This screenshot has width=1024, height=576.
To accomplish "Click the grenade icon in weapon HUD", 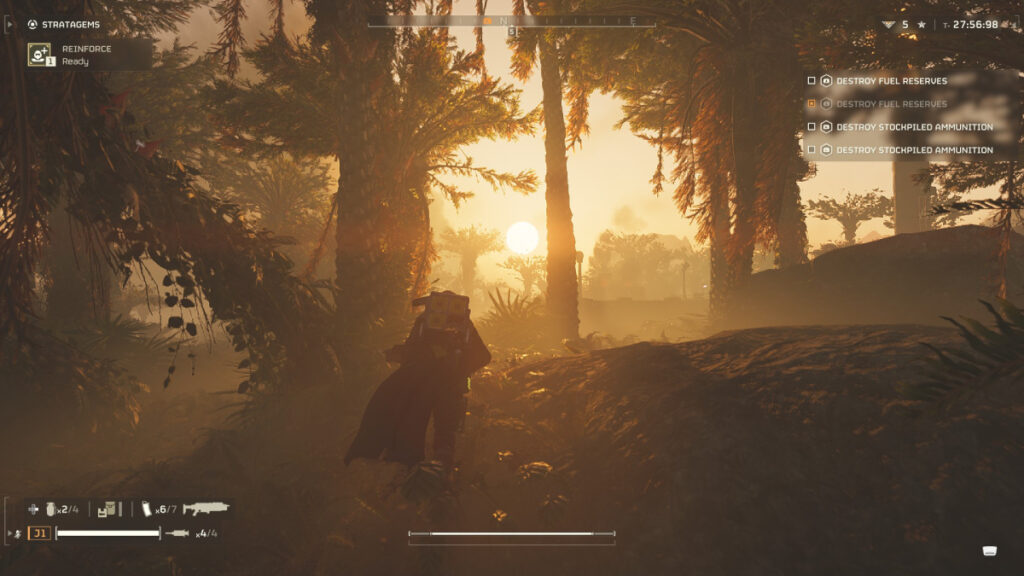I will click(x=50, y=509).
